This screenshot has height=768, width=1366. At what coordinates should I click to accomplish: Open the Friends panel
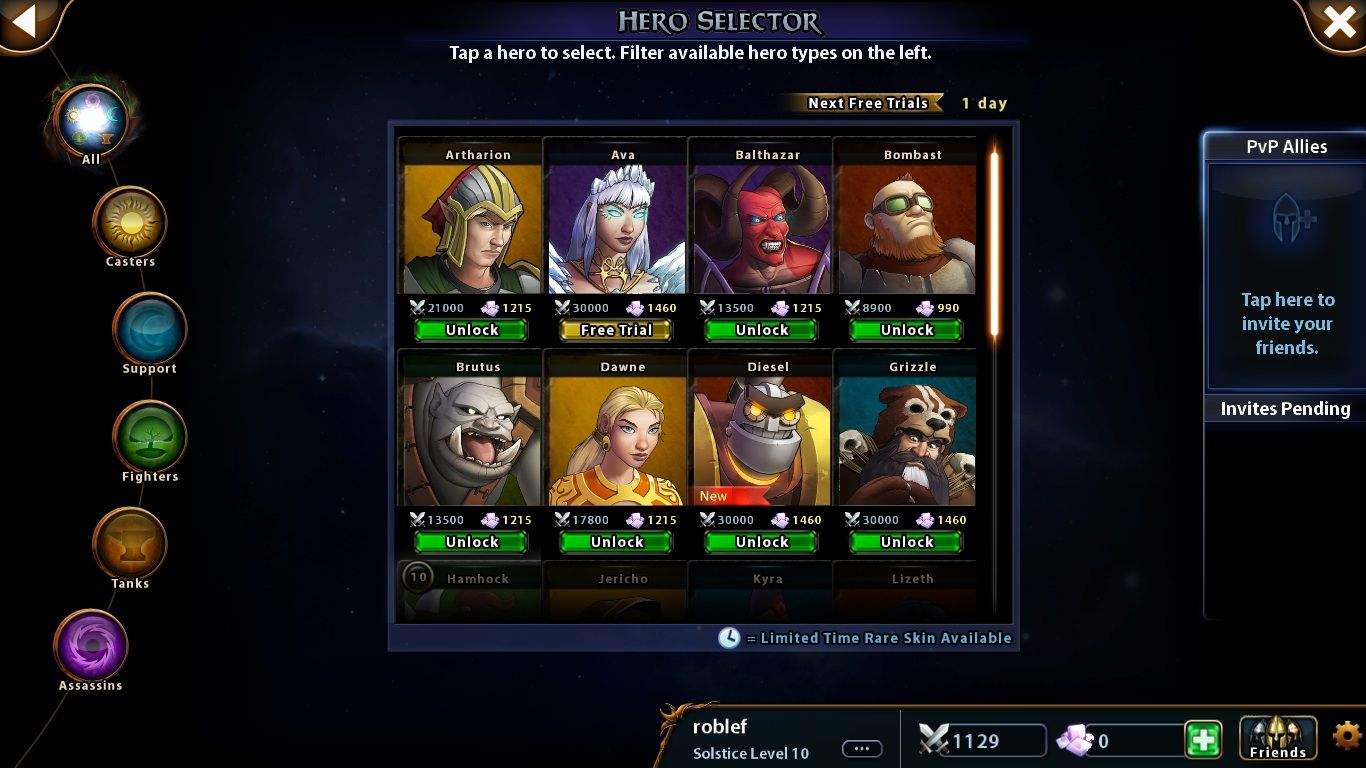tap(1277, 739)
